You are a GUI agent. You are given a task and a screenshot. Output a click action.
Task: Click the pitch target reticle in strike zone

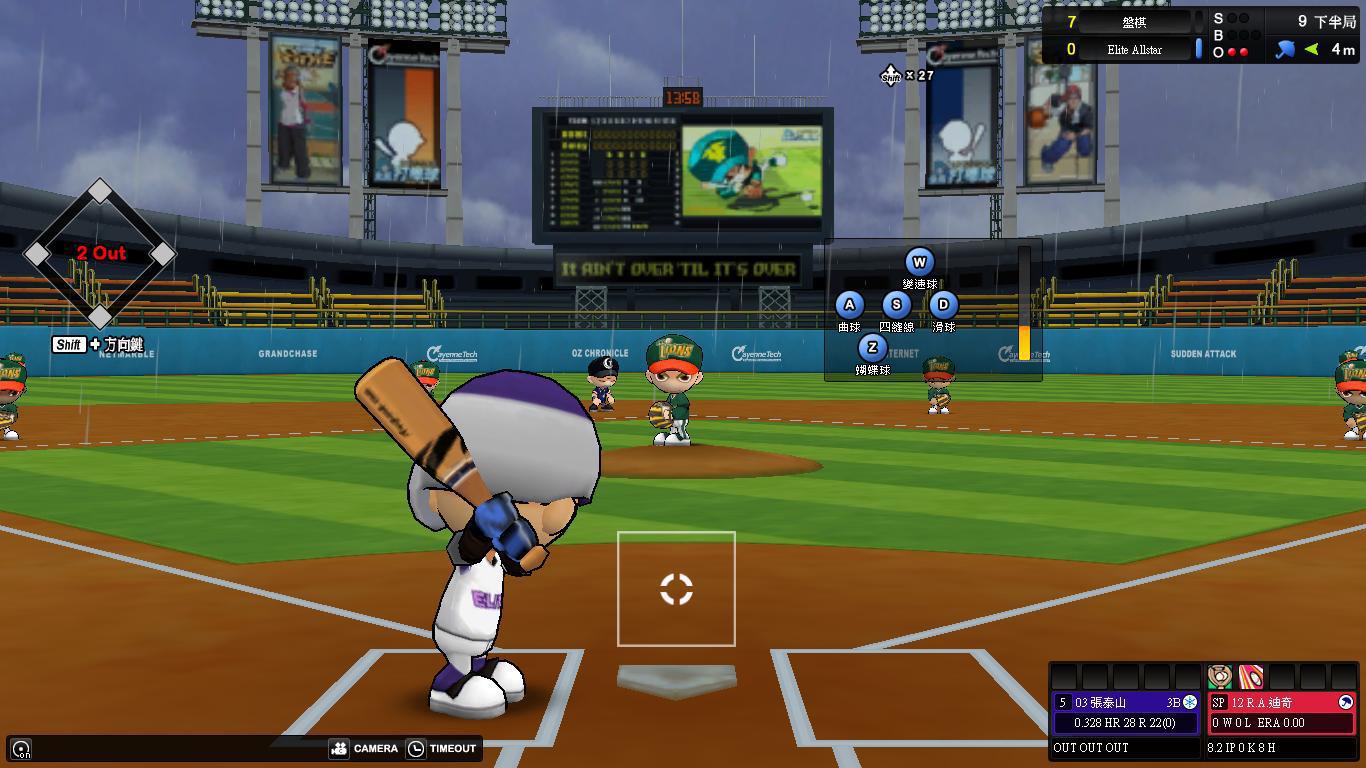pyautogui.click(x=676, y=589)
